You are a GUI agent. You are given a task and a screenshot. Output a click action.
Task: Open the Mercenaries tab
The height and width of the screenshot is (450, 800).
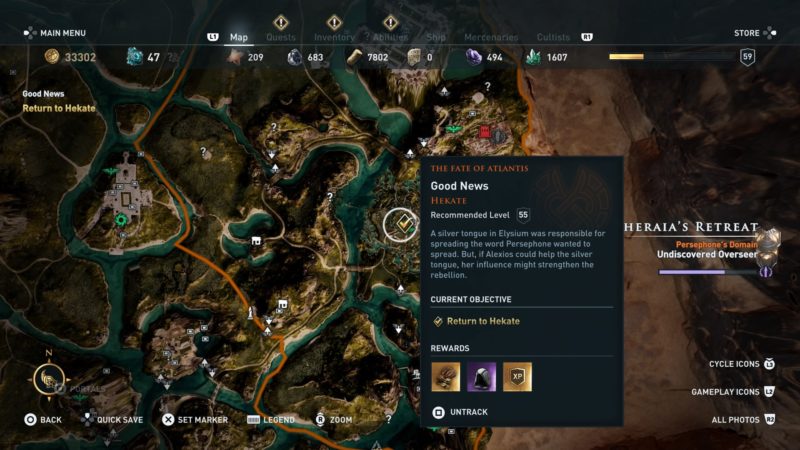[x=491, y=37]
